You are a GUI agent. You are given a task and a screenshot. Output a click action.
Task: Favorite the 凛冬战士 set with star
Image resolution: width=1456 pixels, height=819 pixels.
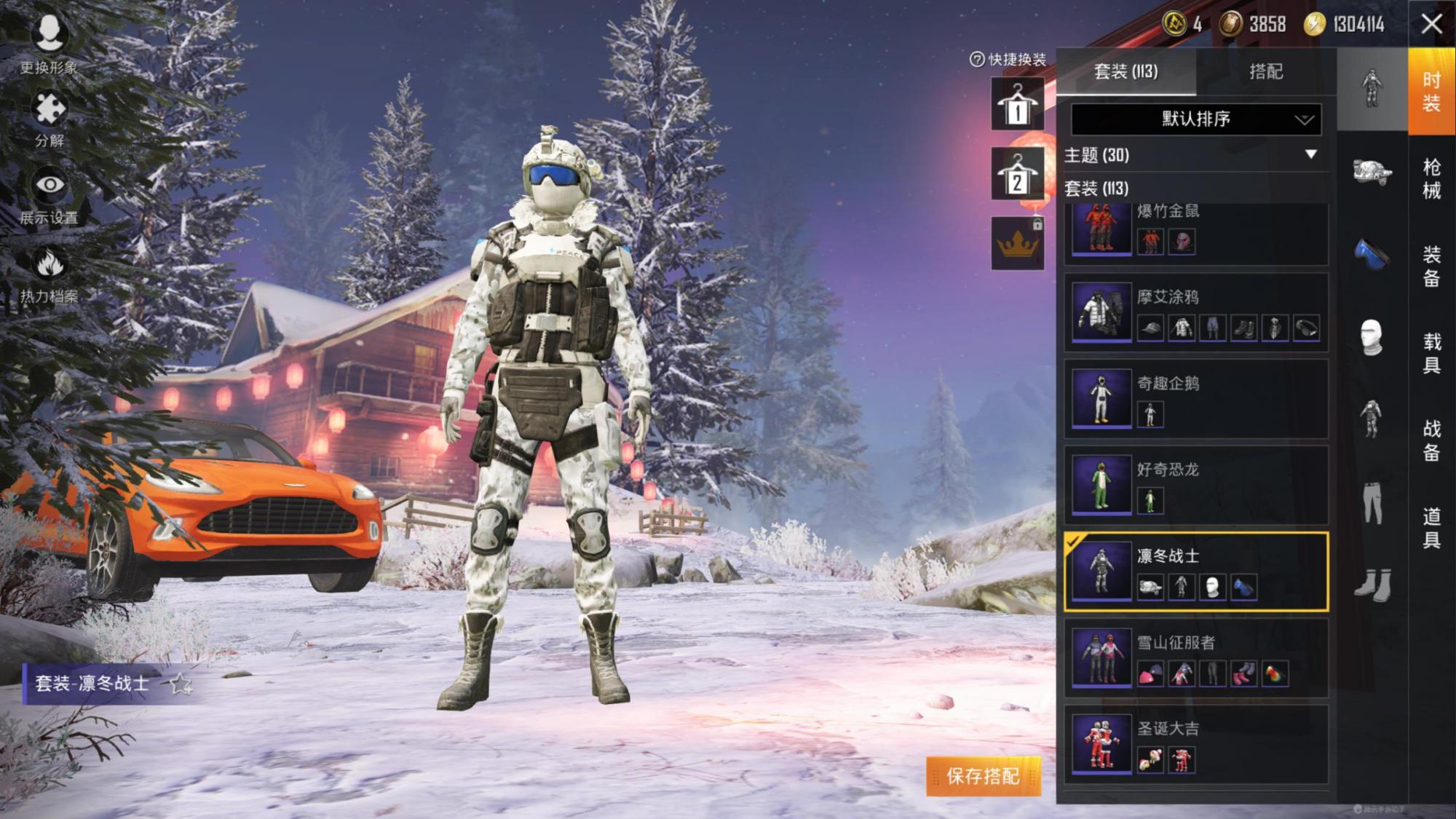[x=180, y=684]
